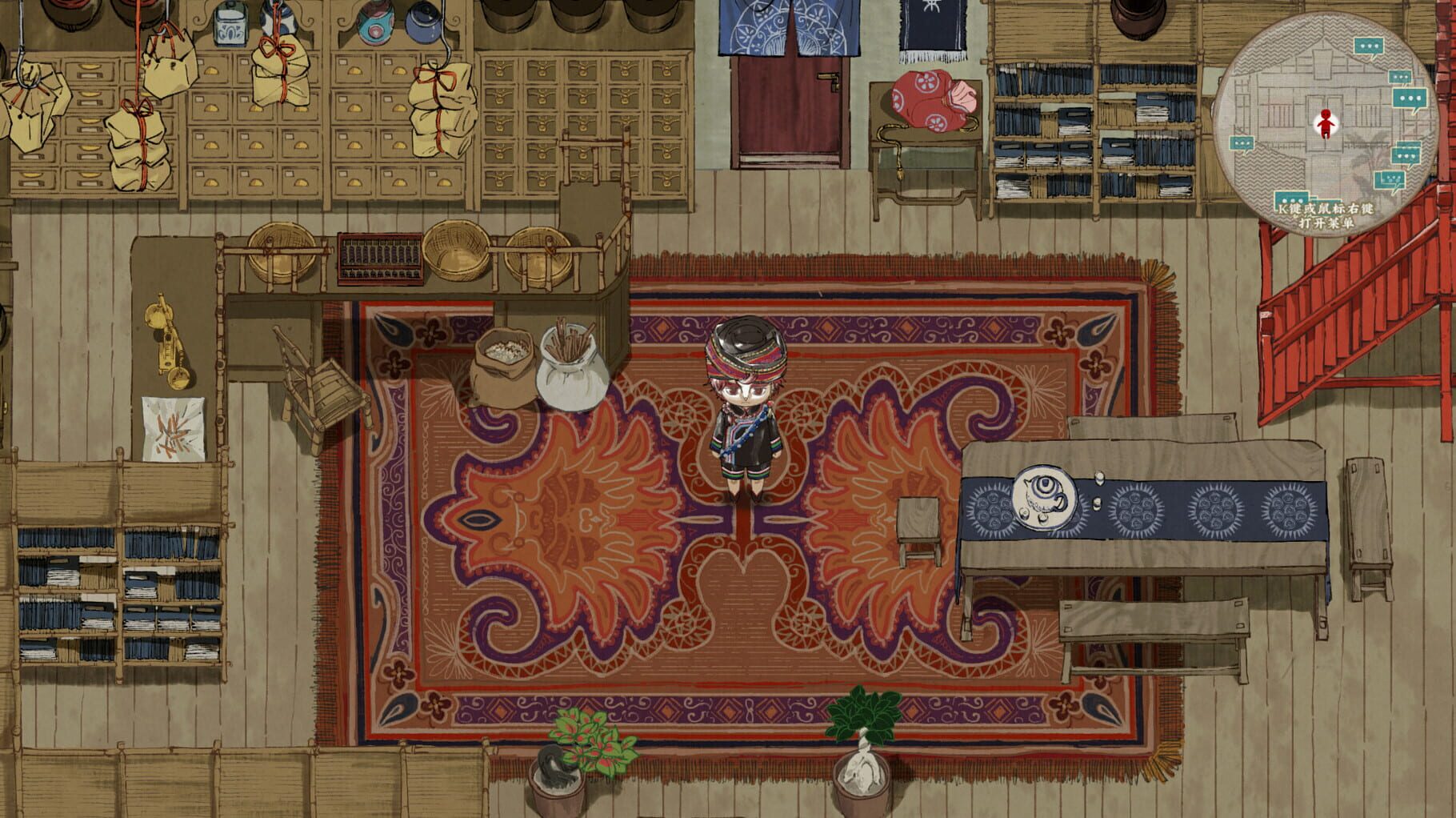Interact with the blue noren curtain above the doorway
The width and height of the screenshot is (1456, 818).
pyautogui.click(x=788, y=28)
